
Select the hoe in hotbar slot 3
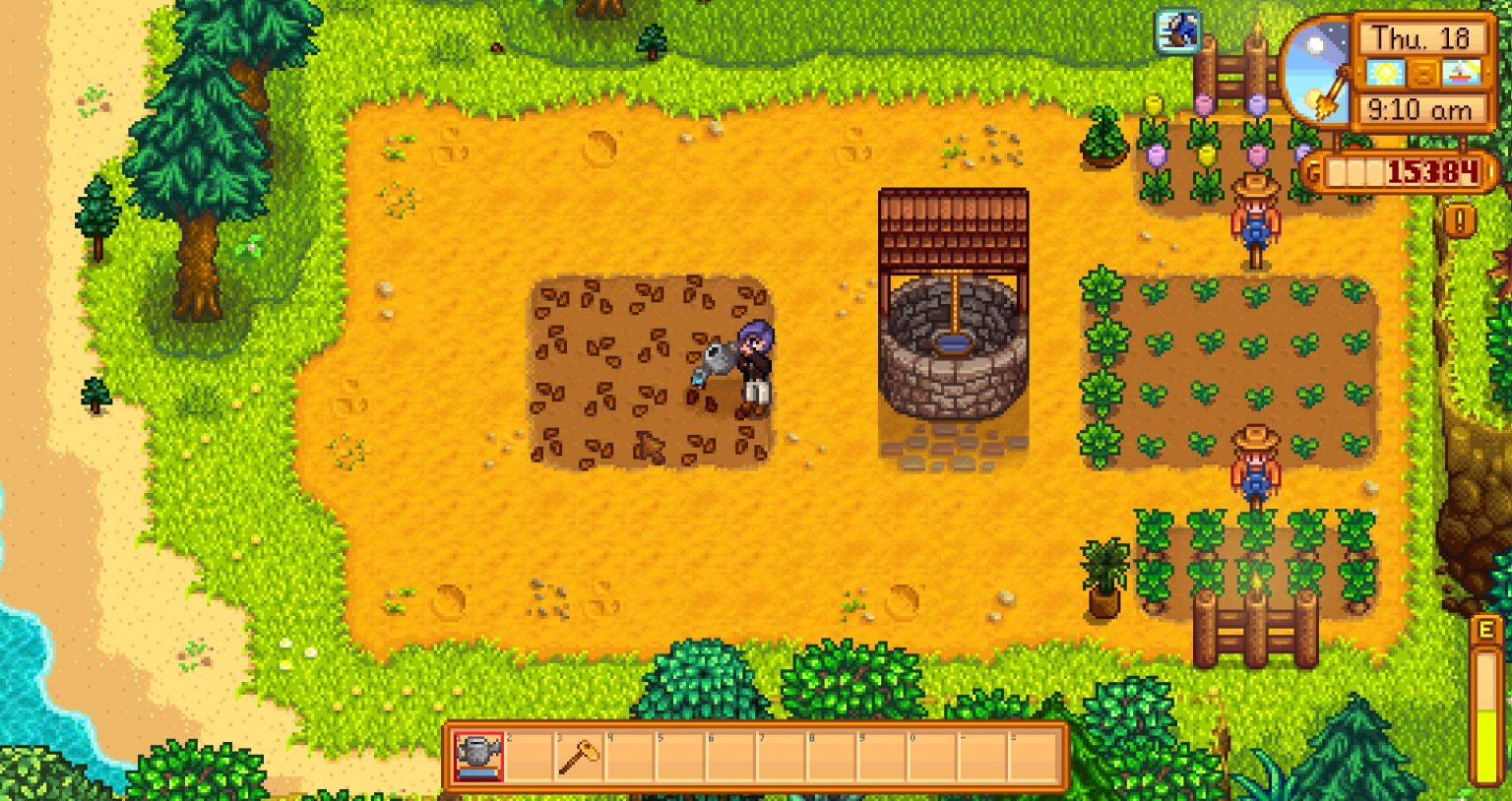pos(576,756)
